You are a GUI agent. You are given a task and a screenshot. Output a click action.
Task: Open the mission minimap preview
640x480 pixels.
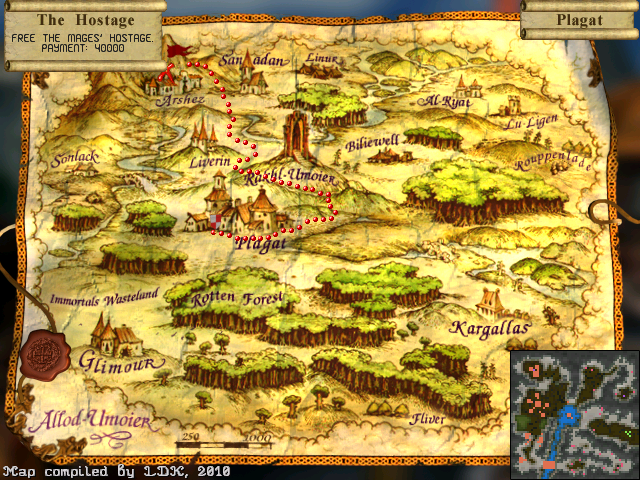point(574,414)
